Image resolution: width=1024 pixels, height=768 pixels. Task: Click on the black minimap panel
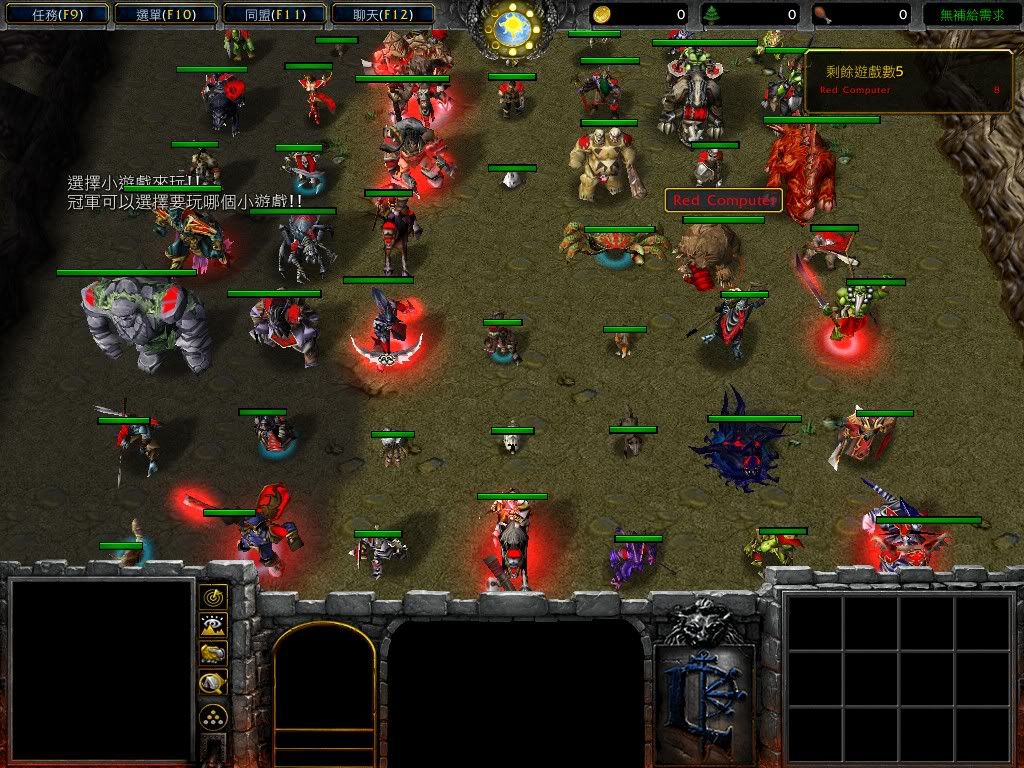(x=100, y=671)
